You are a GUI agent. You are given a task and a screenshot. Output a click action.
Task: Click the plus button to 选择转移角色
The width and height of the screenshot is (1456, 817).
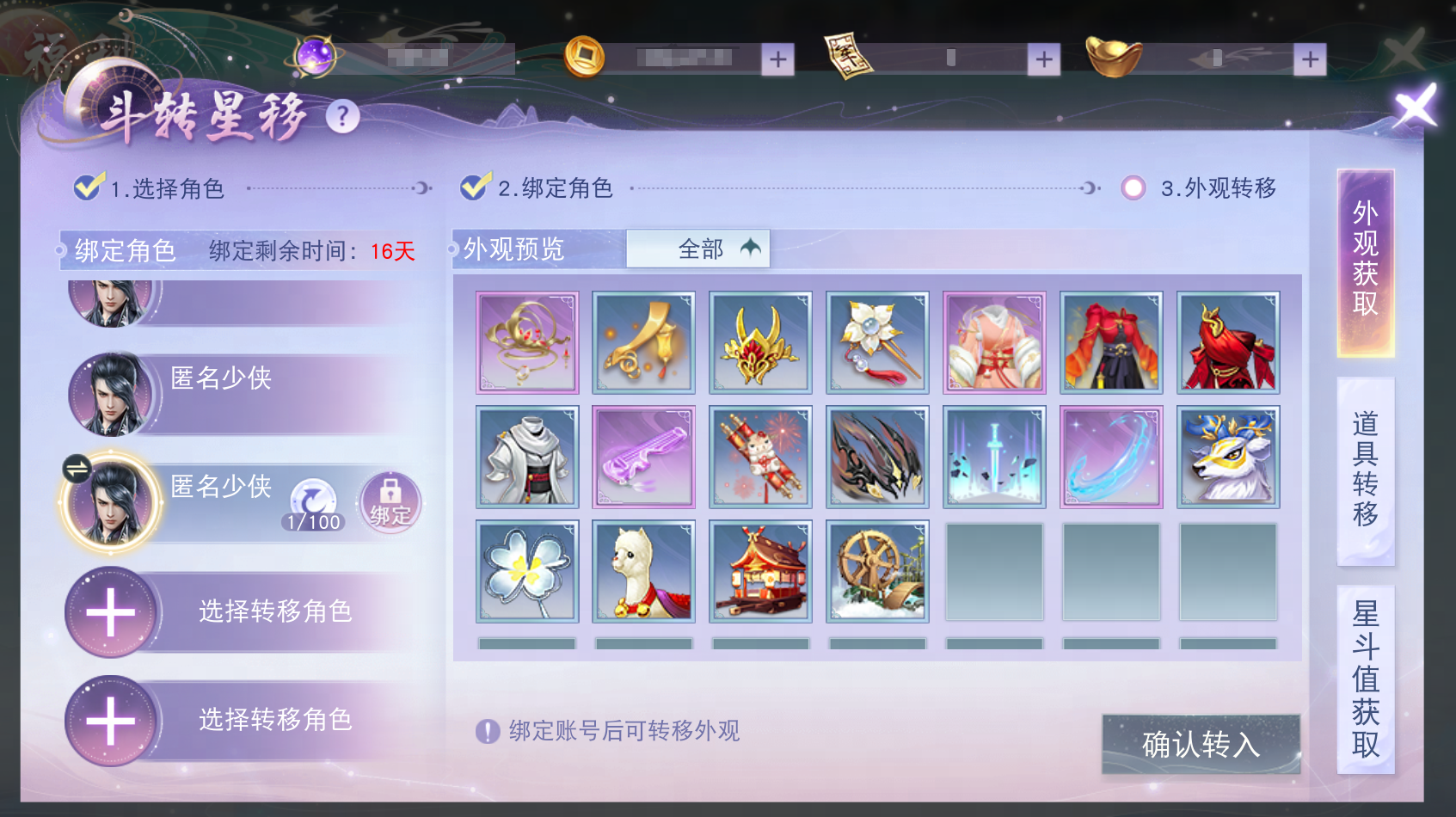pyautogui.click(x=110, y=612)
